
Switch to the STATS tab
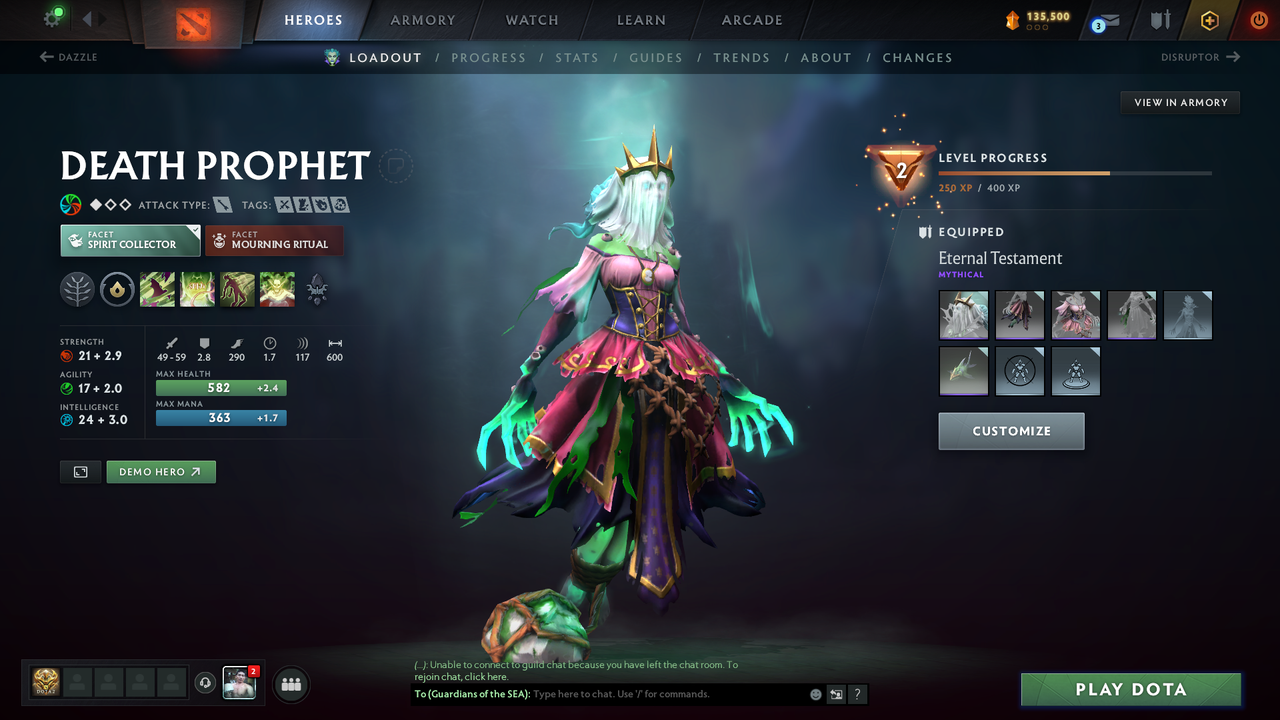coord(577,57)
